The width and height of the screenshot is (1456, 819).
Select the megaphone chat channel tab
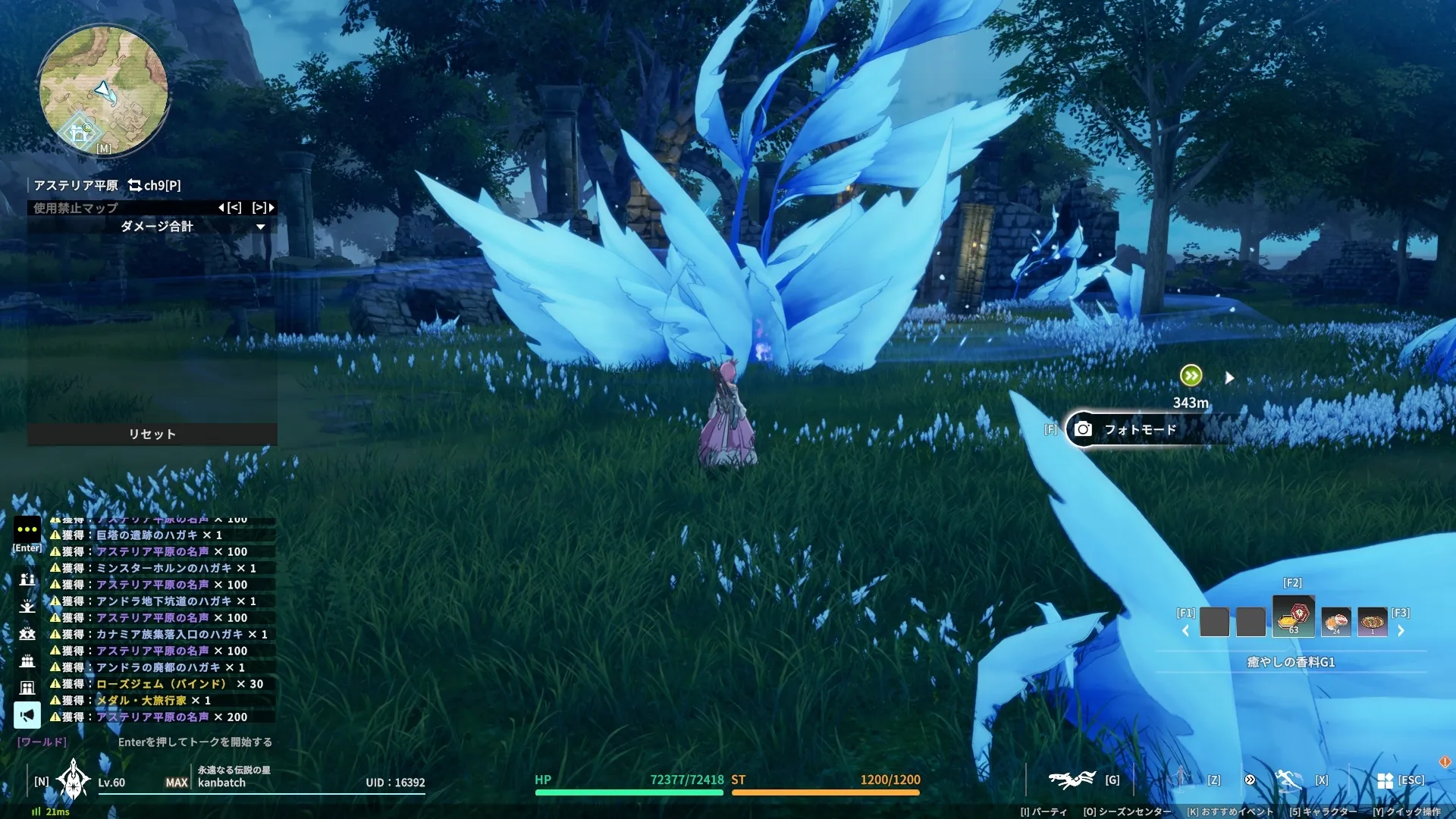click(x=27, y=714)
